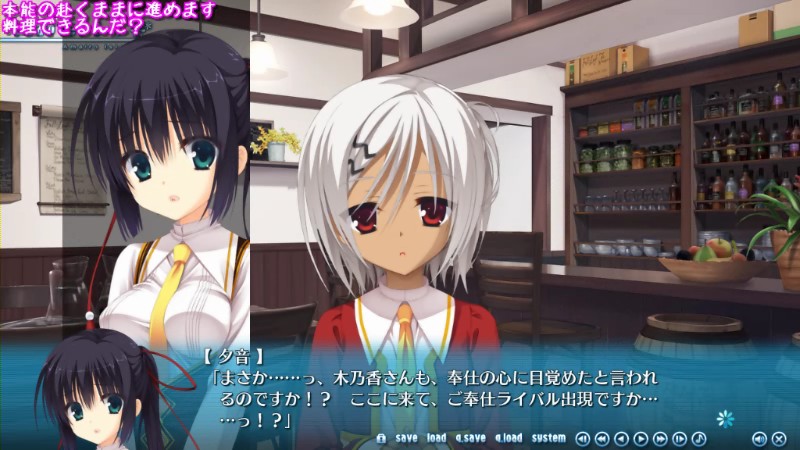Toggle the speaker sound button
The width and height of the screenshot is (800, 450).
(758, 438)
